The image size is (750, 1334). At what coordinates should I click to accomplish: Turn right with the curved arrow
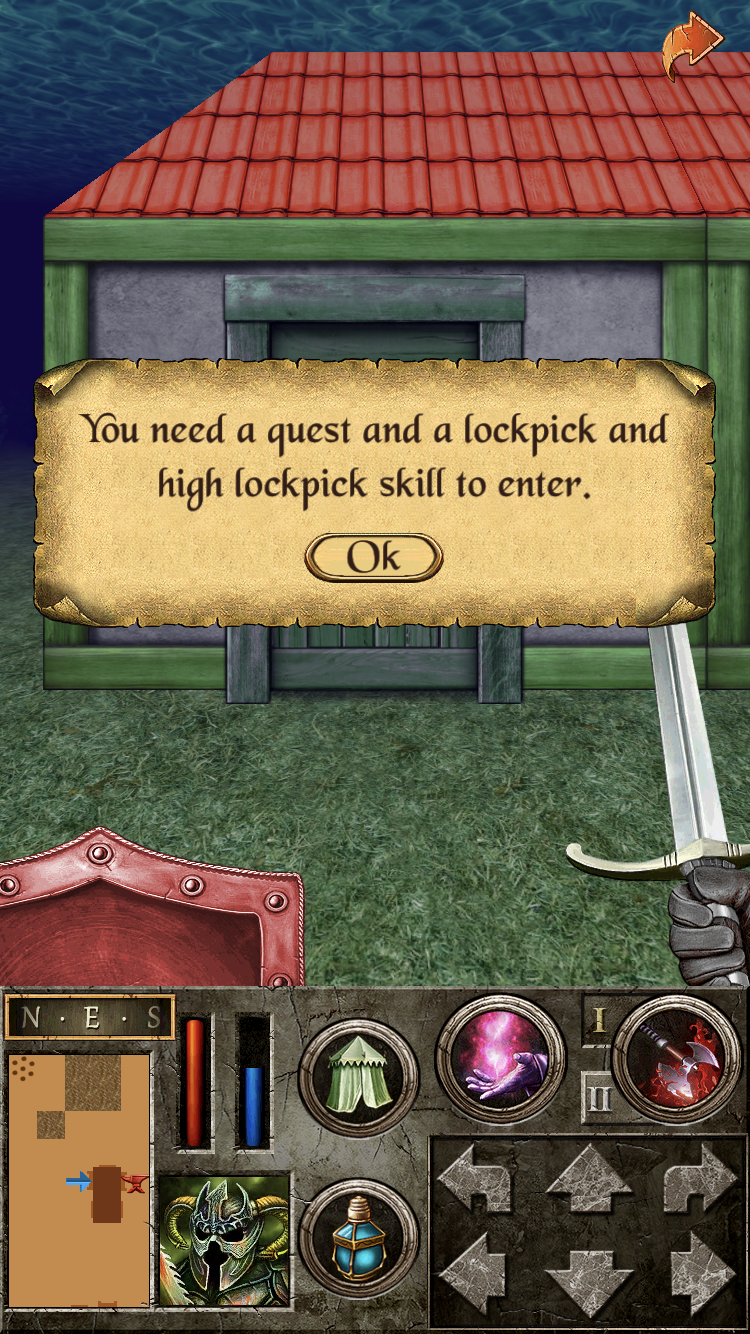click(701, 1180)
